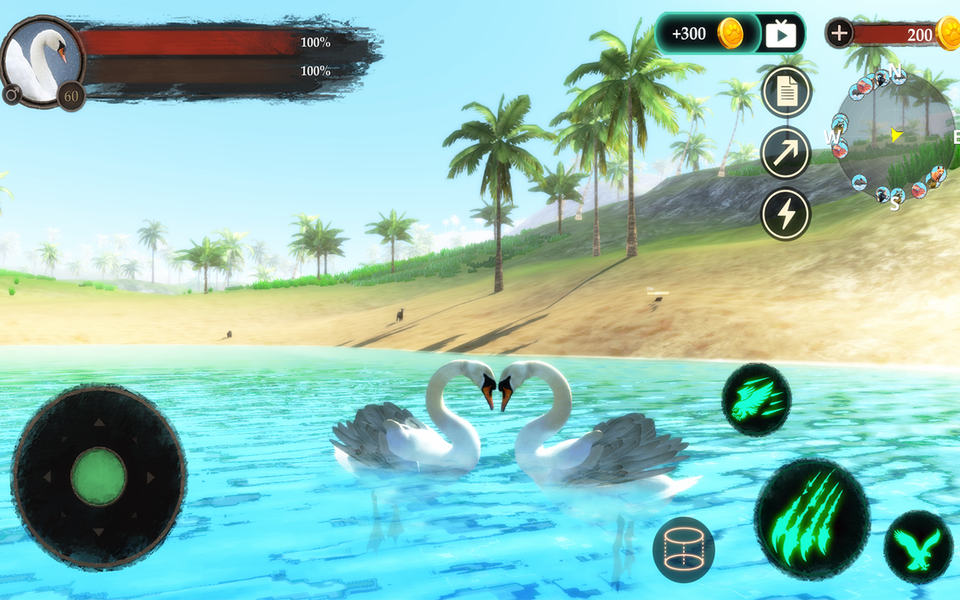Activate the diagonal arrow button
The image size is (960, 600).
point(786,152)
